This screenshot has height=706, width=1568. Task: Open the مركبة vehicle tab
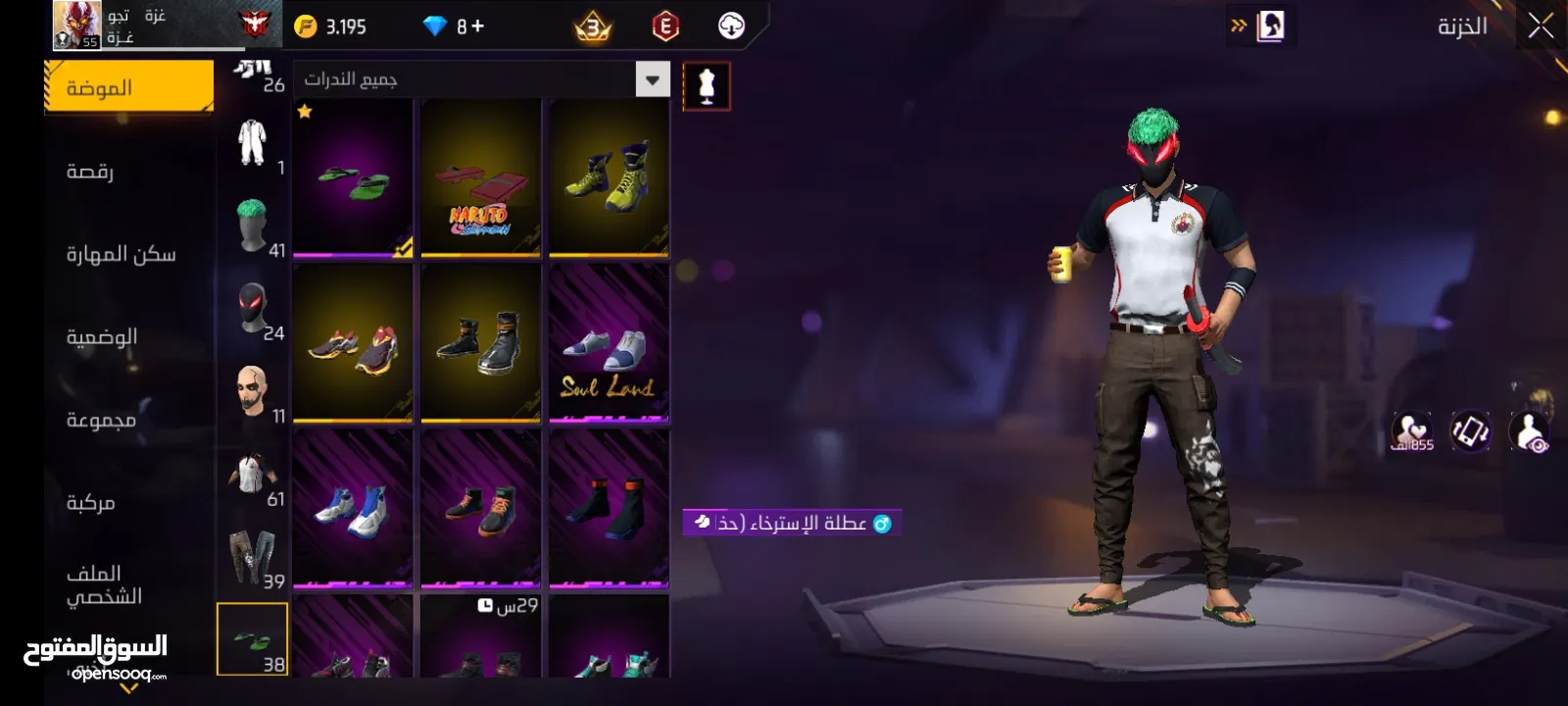click(90, 502)
